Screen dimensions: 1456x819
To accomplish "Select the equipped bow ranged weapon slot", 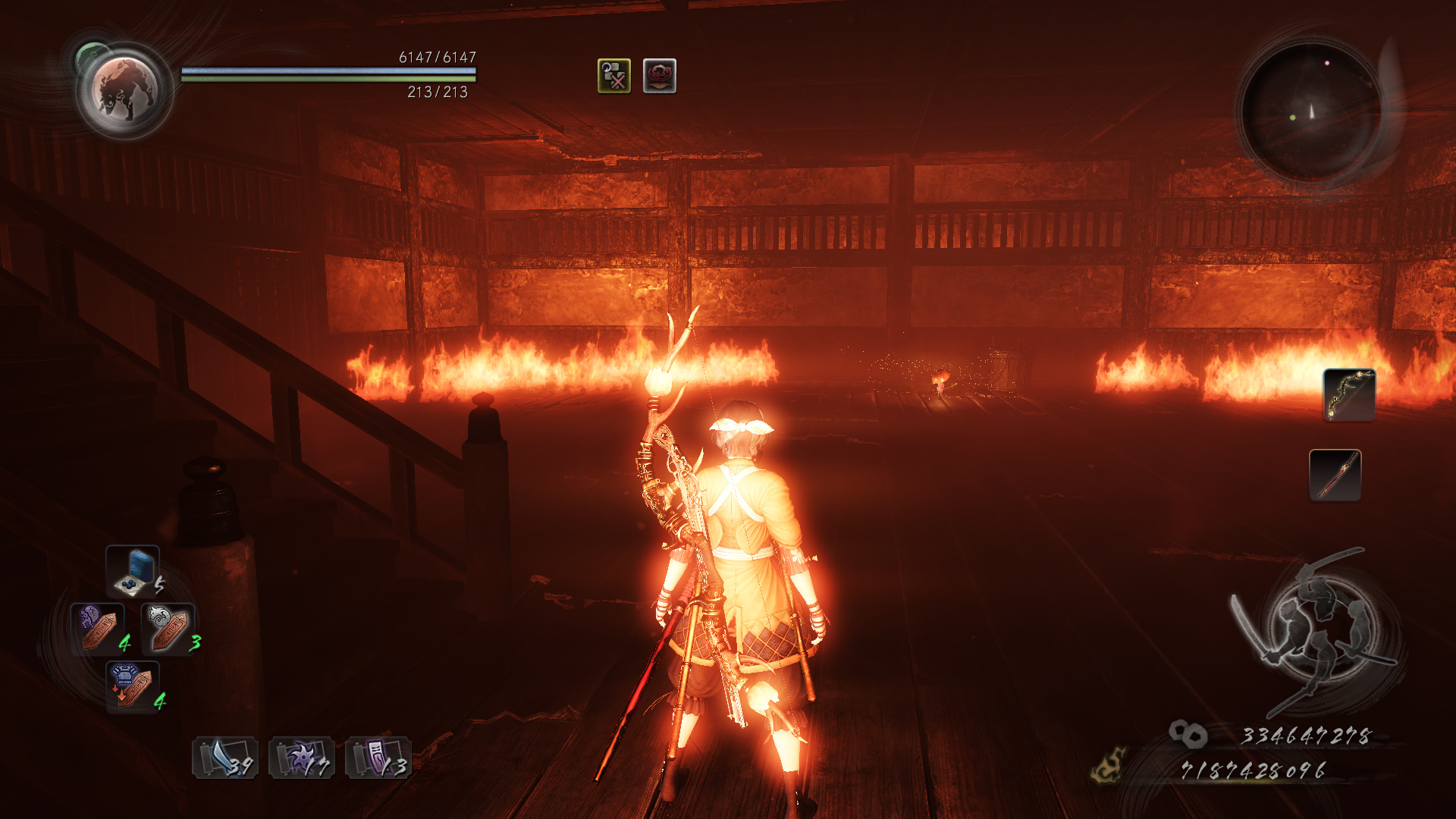I will pyautogui.click(x=1349, y=394).
